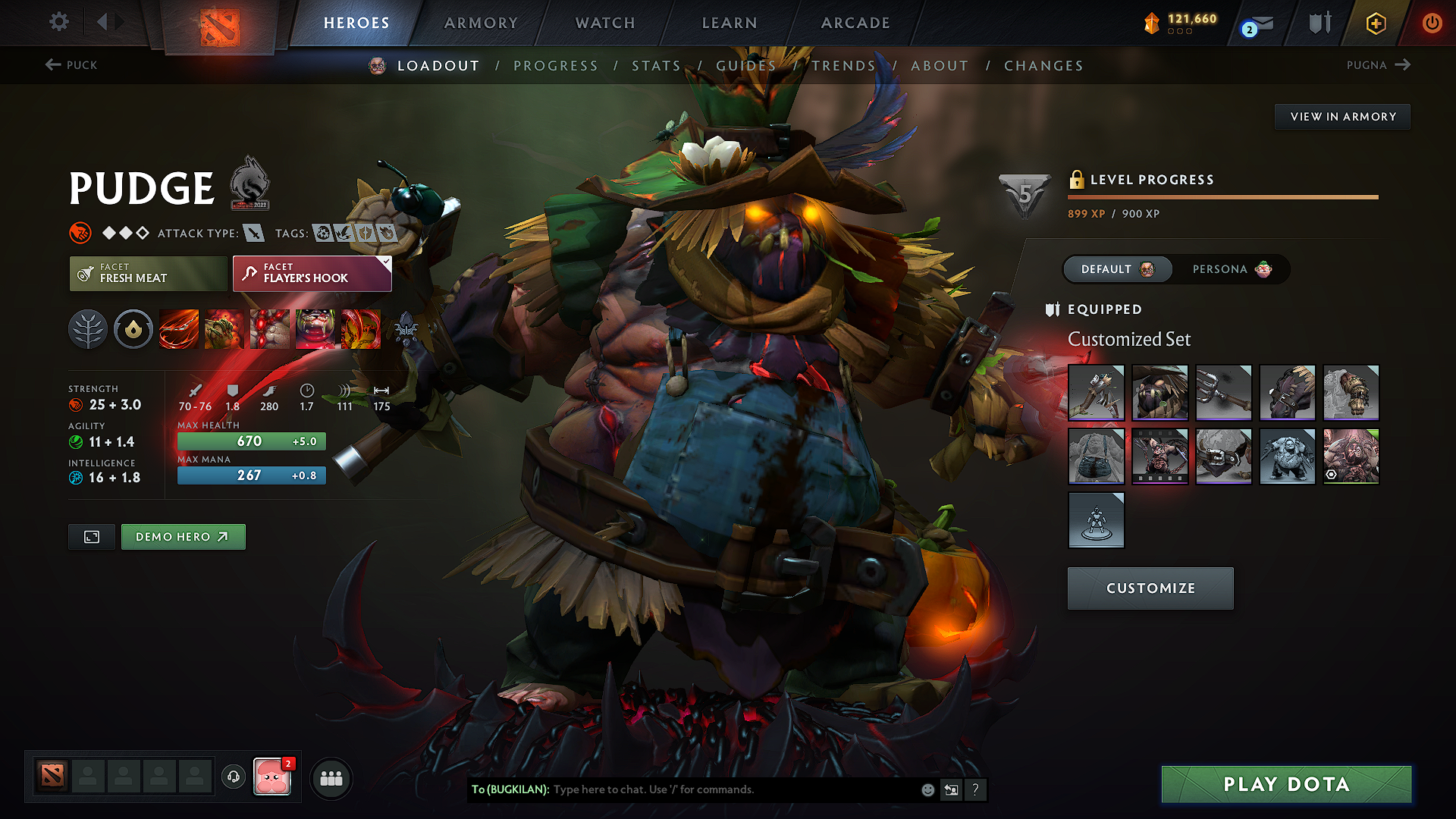This screenshot has height=819, width=1456.
Task: Select Pudge's Meat Hook ability icon
Action: tap(178, 329)
